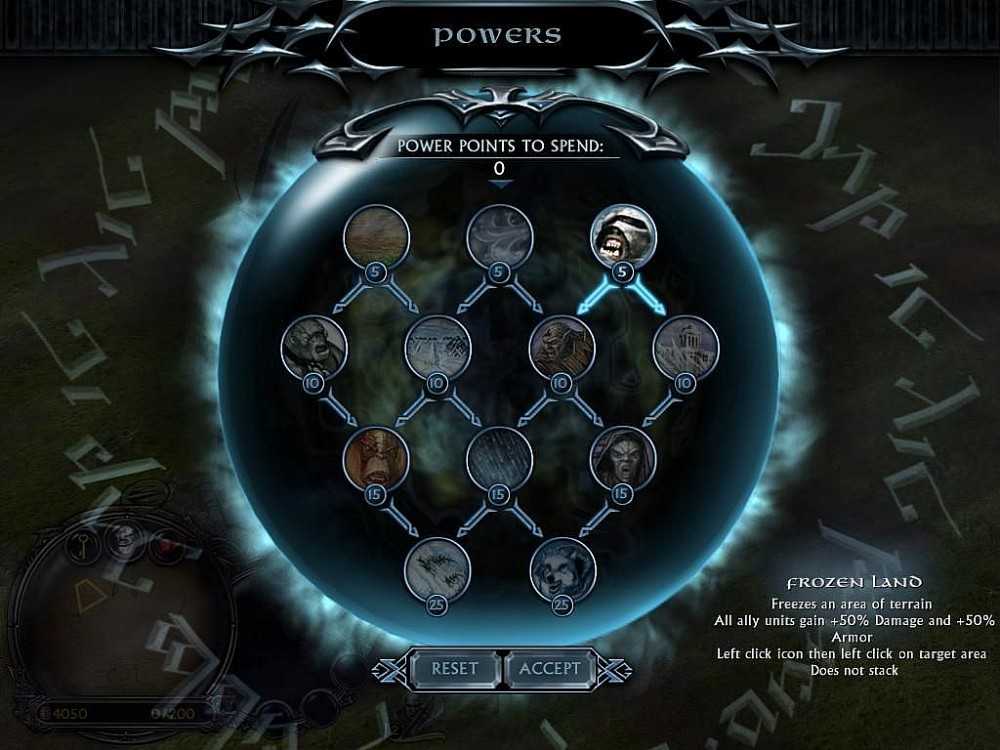
Task: Pick the swirling mist 5-point power
Action: 500,236
